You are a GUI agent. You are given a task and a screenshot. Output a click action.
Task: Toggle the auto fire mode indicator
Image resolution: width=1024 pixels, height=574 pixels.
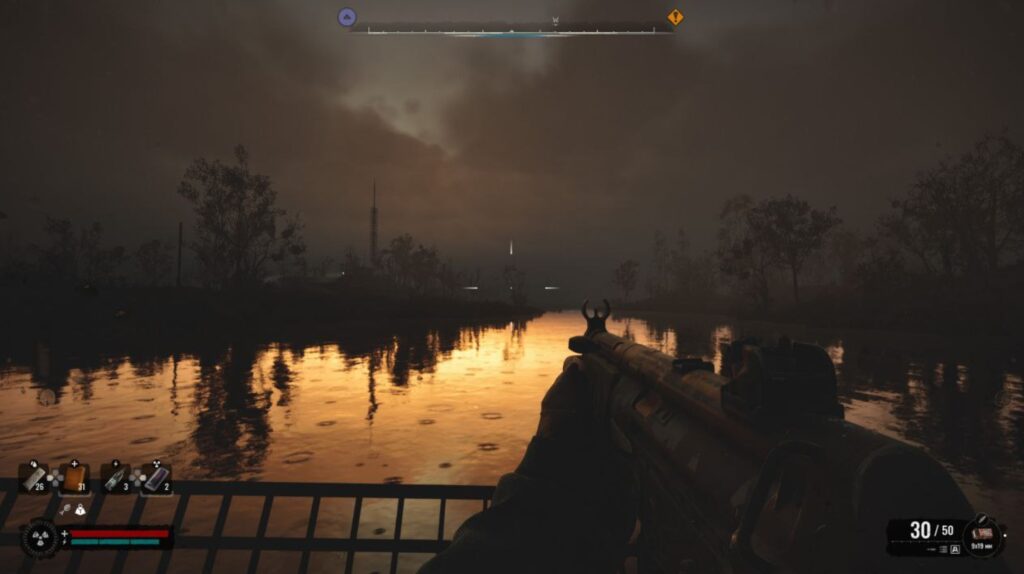click(x=955, y=549)
